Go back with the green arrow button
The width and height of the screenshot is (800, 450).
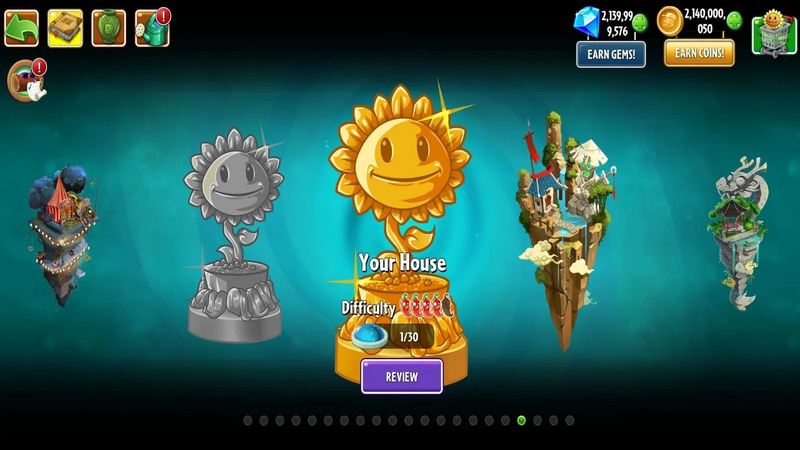coord(21,28)
